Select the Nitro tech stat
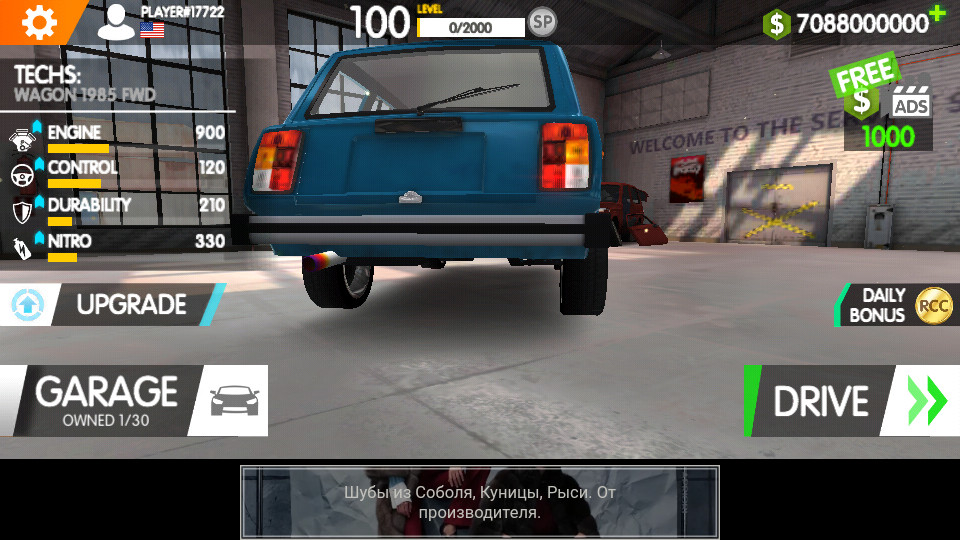Viewport: 960px width, 540px height. click(x=117, y=245)
